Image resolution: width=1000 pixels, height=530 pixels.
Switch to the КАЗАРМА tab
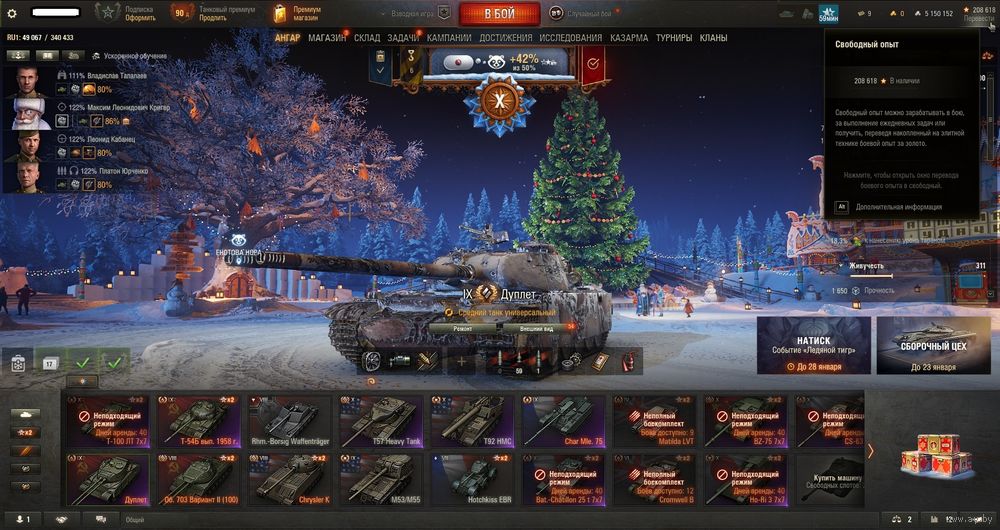629,38
